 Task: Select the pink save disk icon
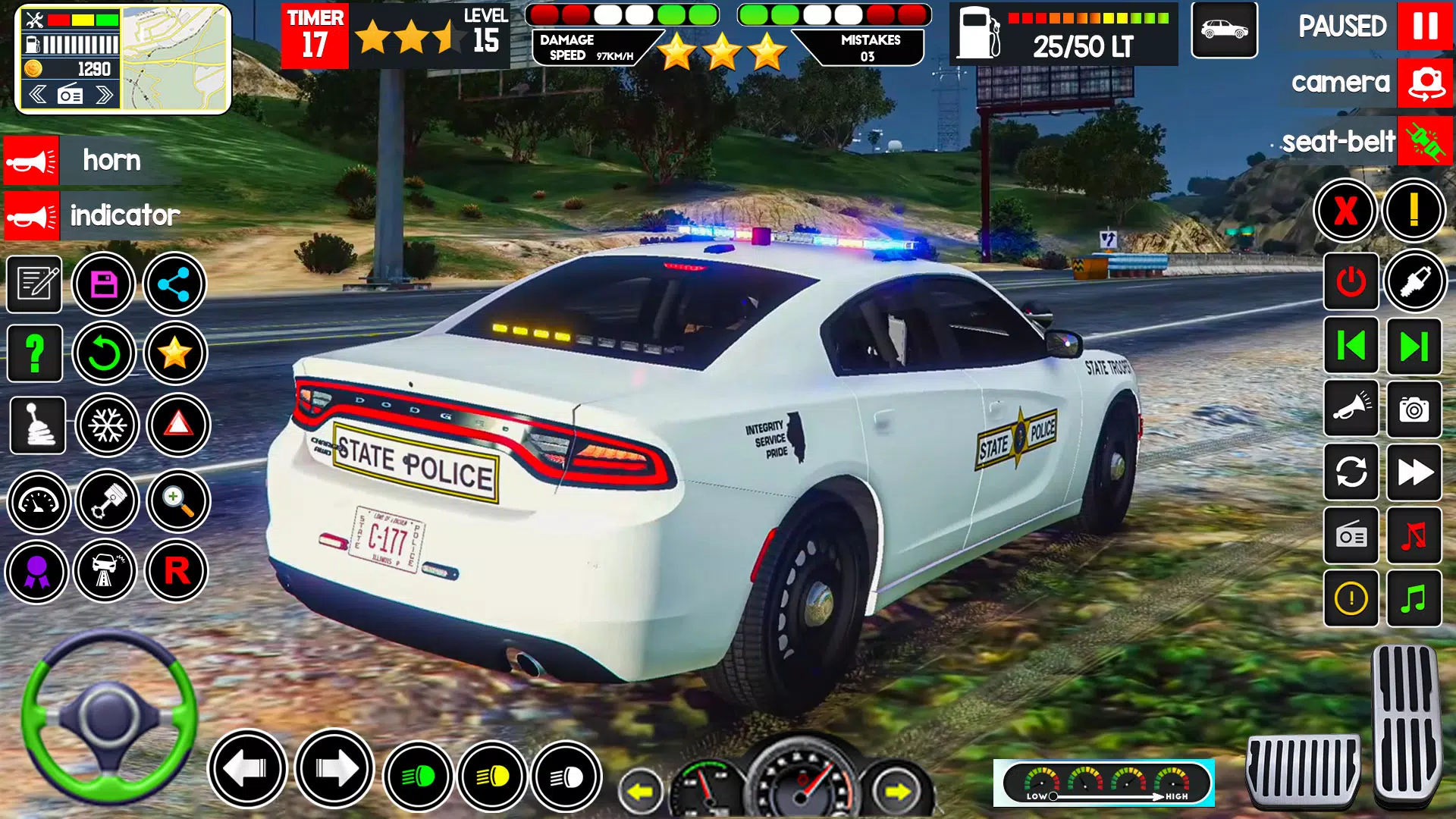[104, 284]
